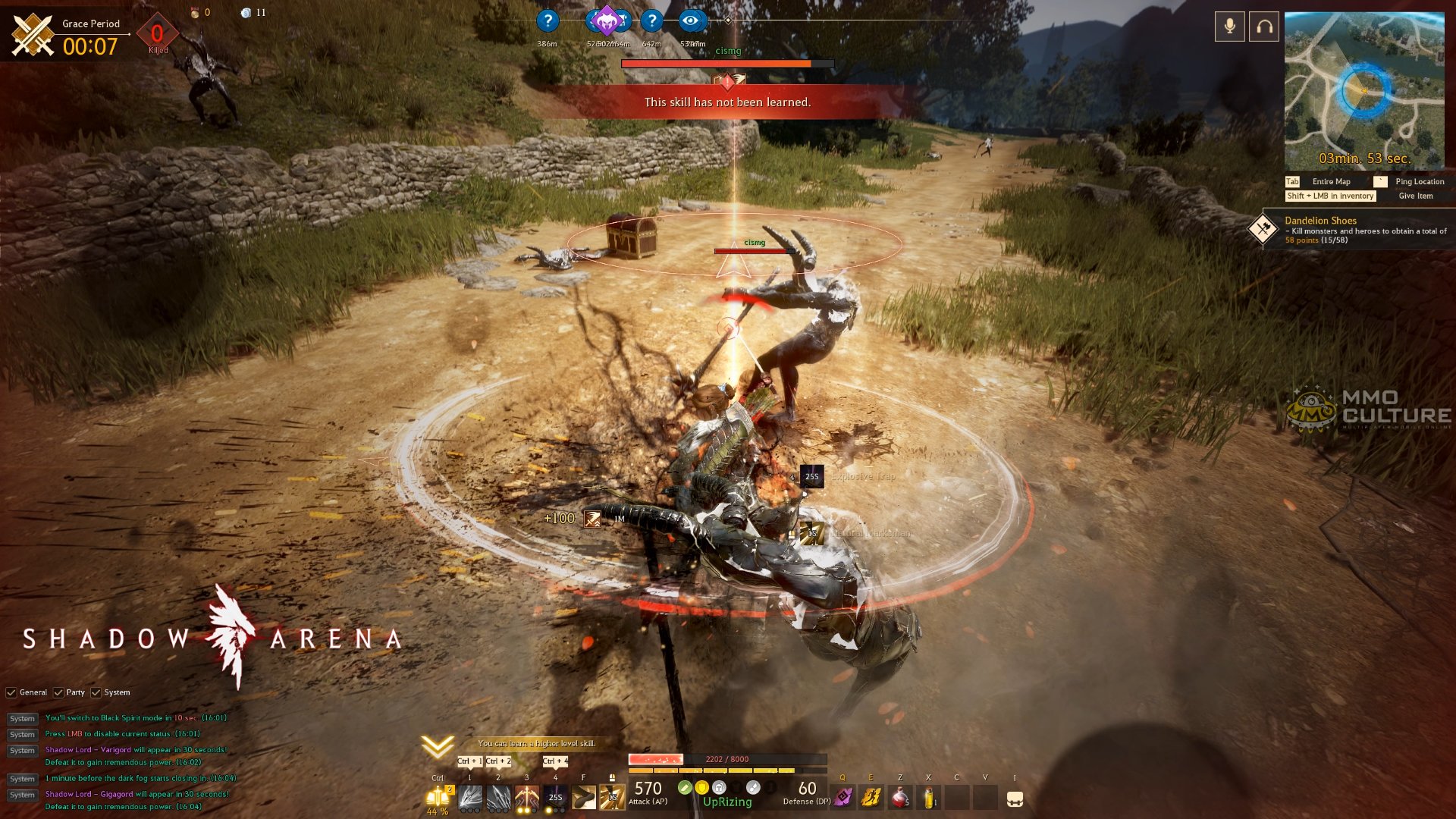The image size is (1456, 819).
Task: Activate the skill in hotbar slot 2
Action: click(x=498, y=798)
